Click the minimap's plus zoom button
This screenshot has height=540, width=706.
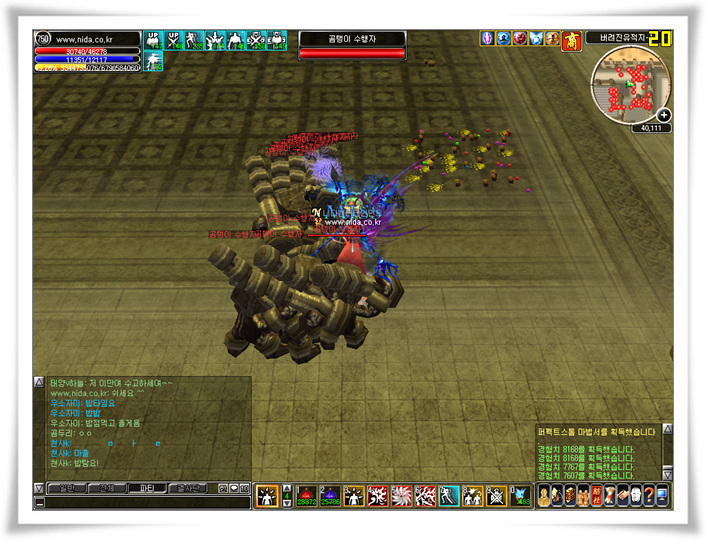pos(664,116)
